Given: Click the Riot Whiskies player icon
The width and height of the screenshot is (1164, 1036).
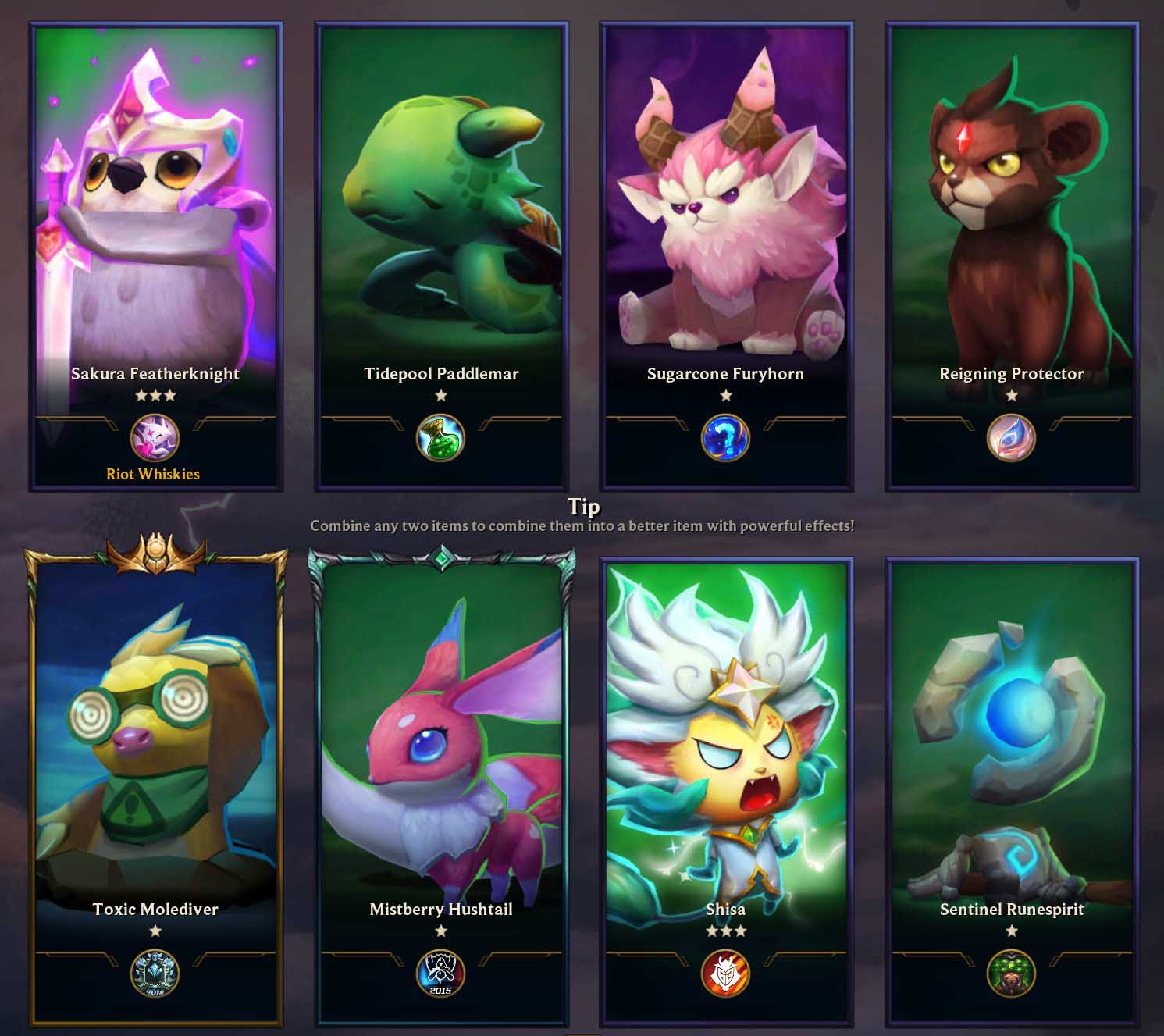Looking at the screenshot, I should [155, 438].
